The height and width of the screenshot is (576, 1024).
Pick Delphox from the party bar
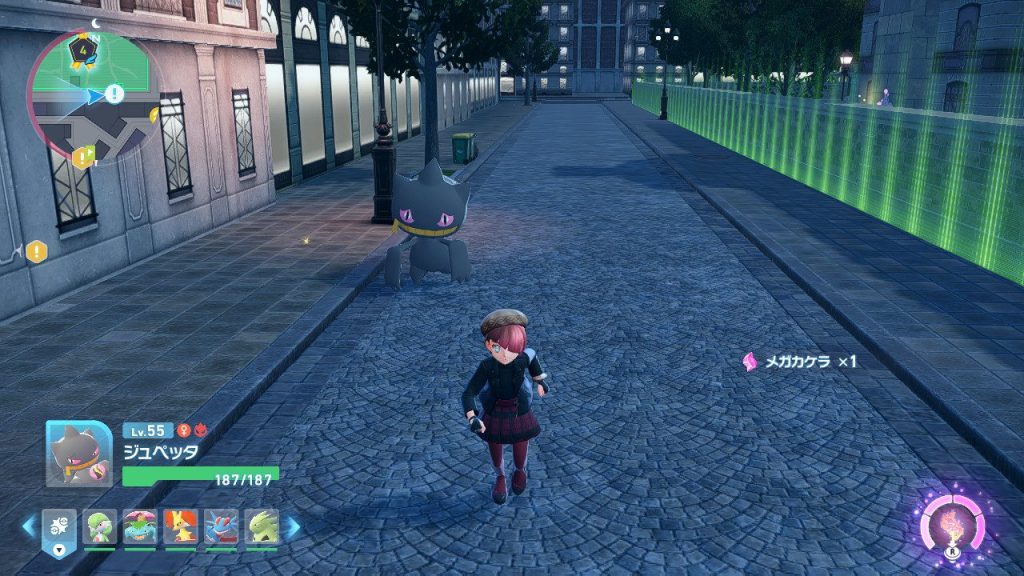(x=180, y=526)
